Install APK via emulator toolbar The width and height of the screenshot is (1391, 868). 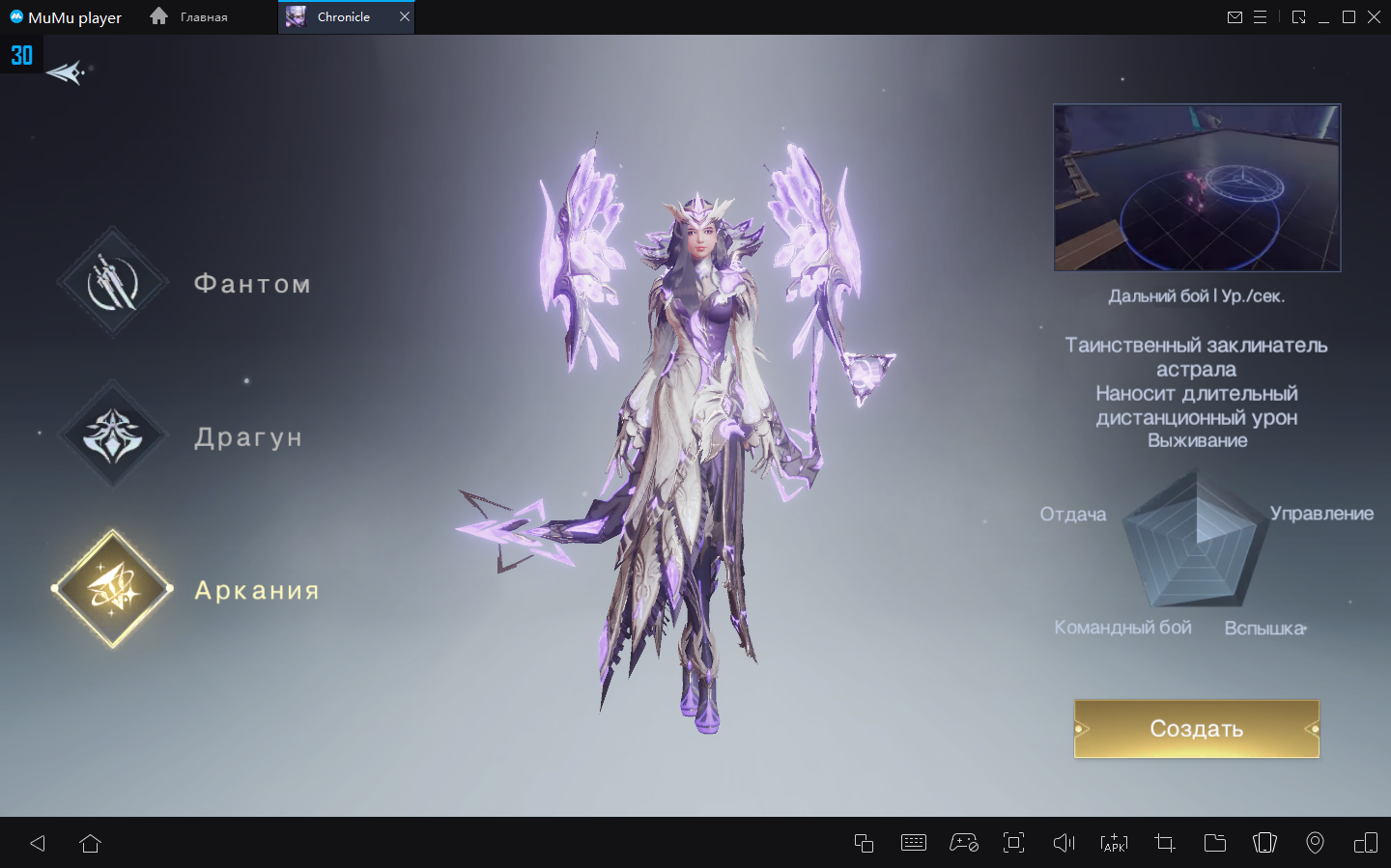(1114, 843)
